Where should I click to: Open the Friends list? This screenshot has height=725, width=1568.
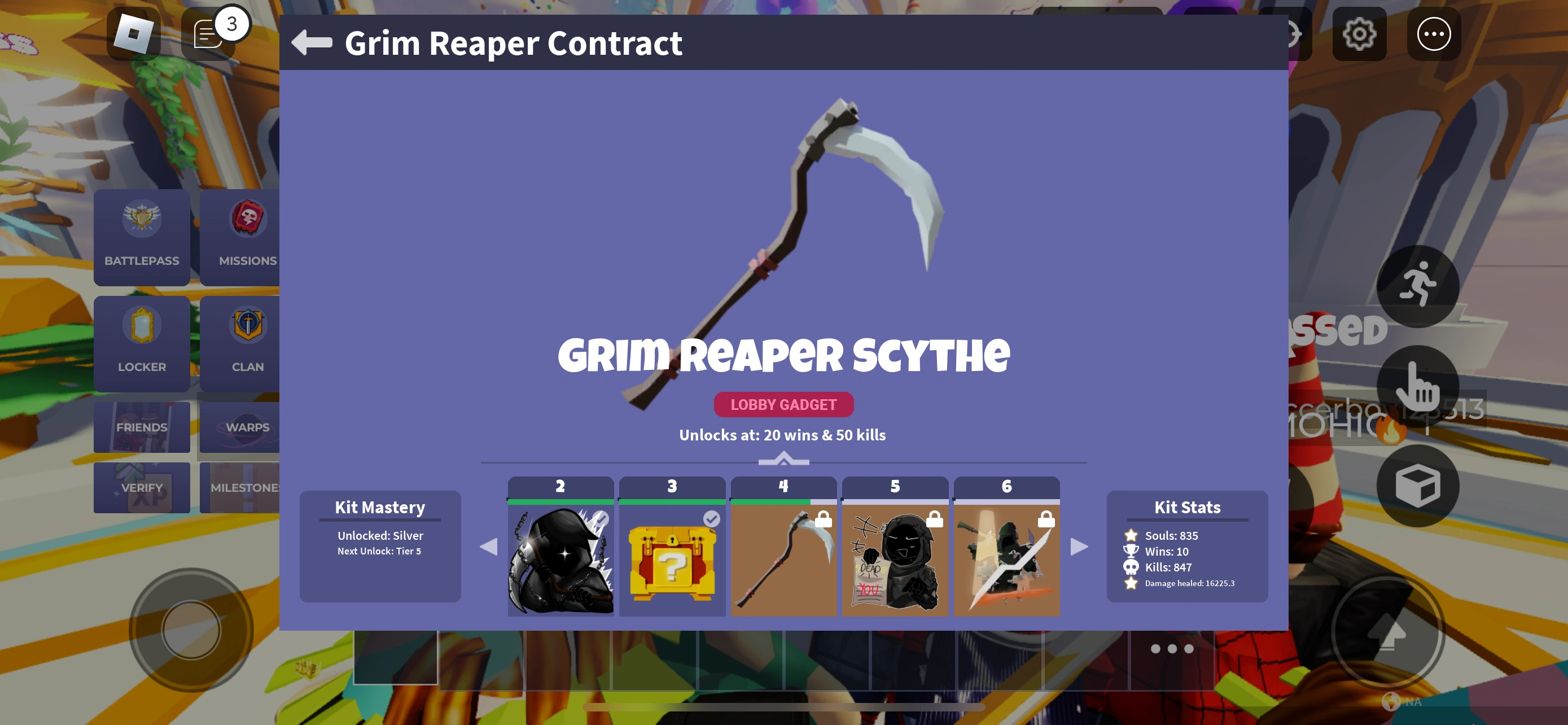(141, 427)
